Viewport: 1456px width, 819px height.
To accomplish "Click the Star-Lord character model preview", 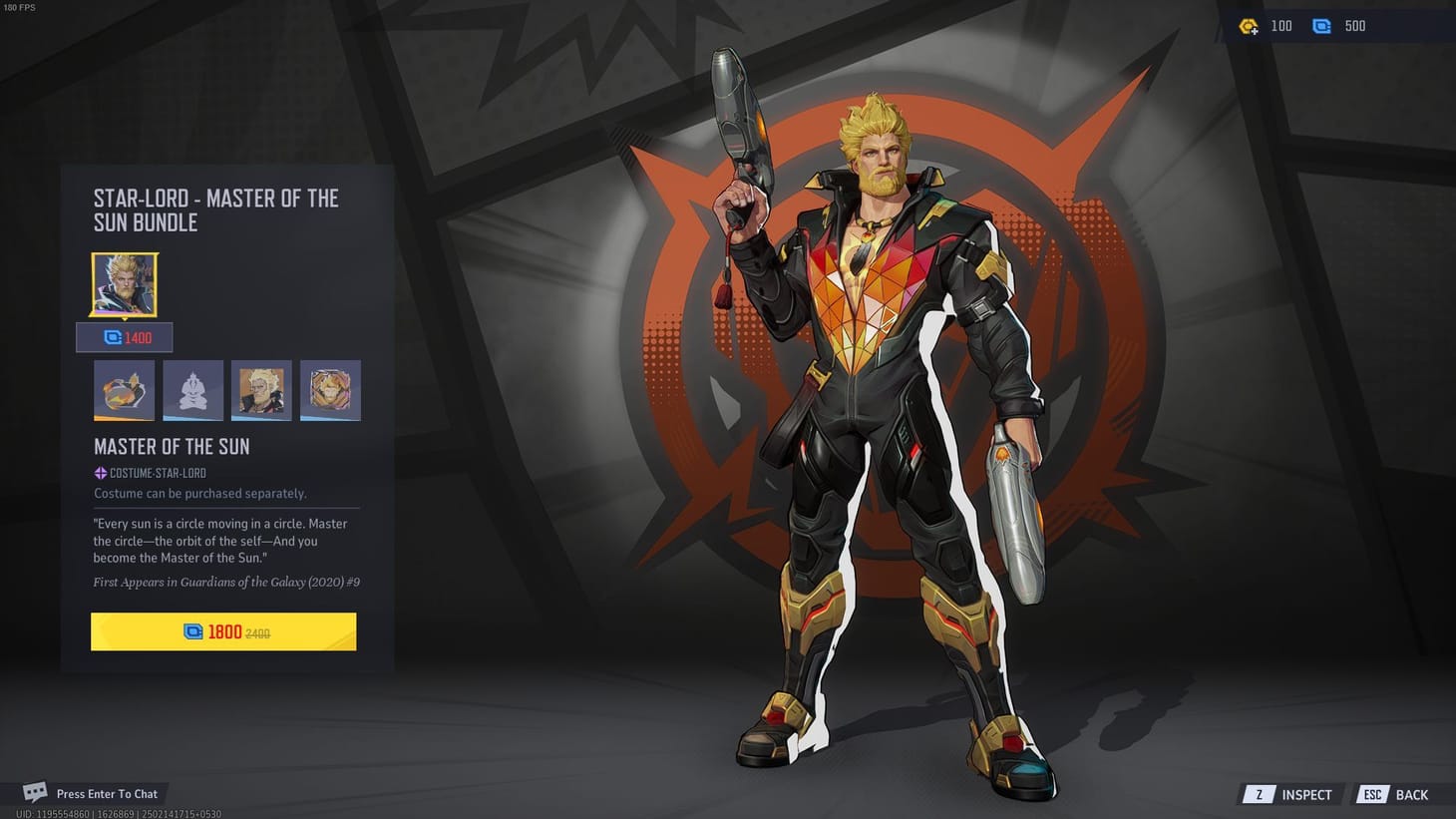I will [878, 399].
